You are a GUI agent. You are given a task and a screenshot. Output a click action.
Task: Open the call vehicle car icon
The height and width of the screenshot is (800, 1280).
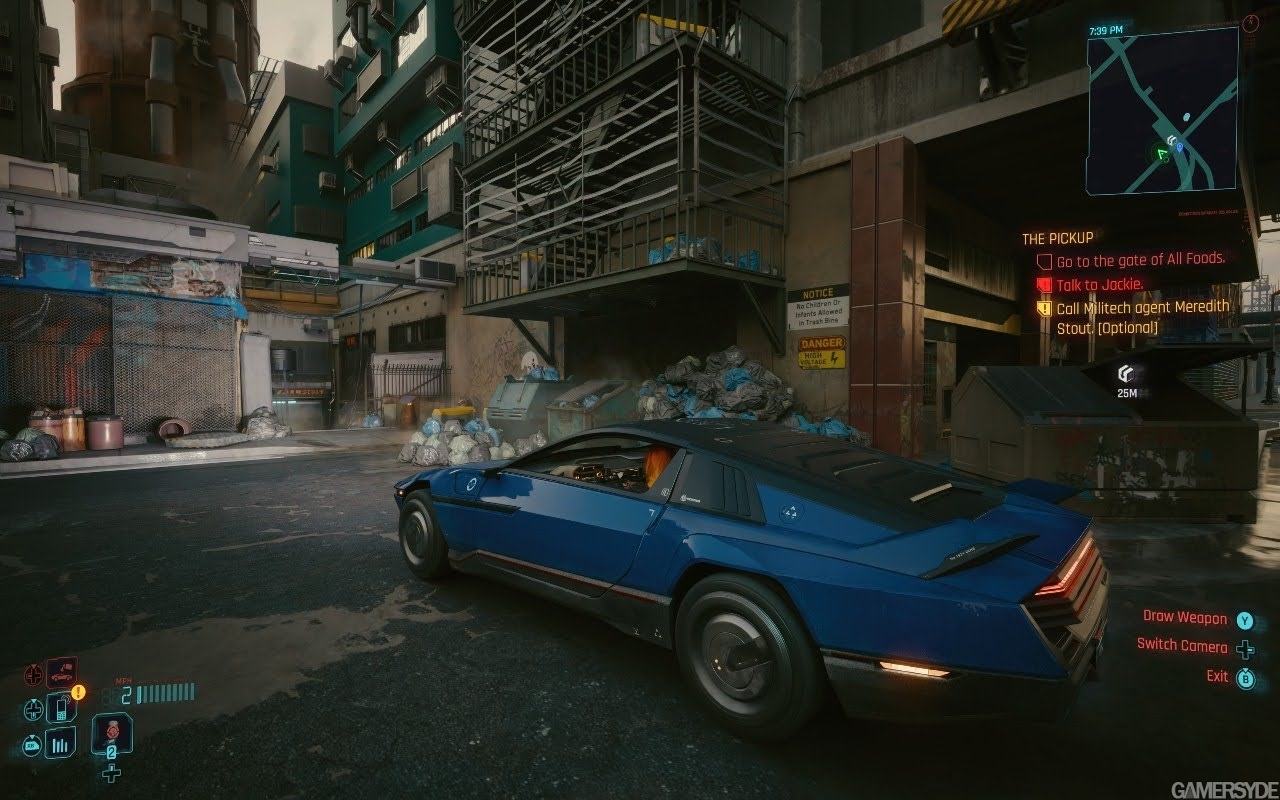point(62,671)
